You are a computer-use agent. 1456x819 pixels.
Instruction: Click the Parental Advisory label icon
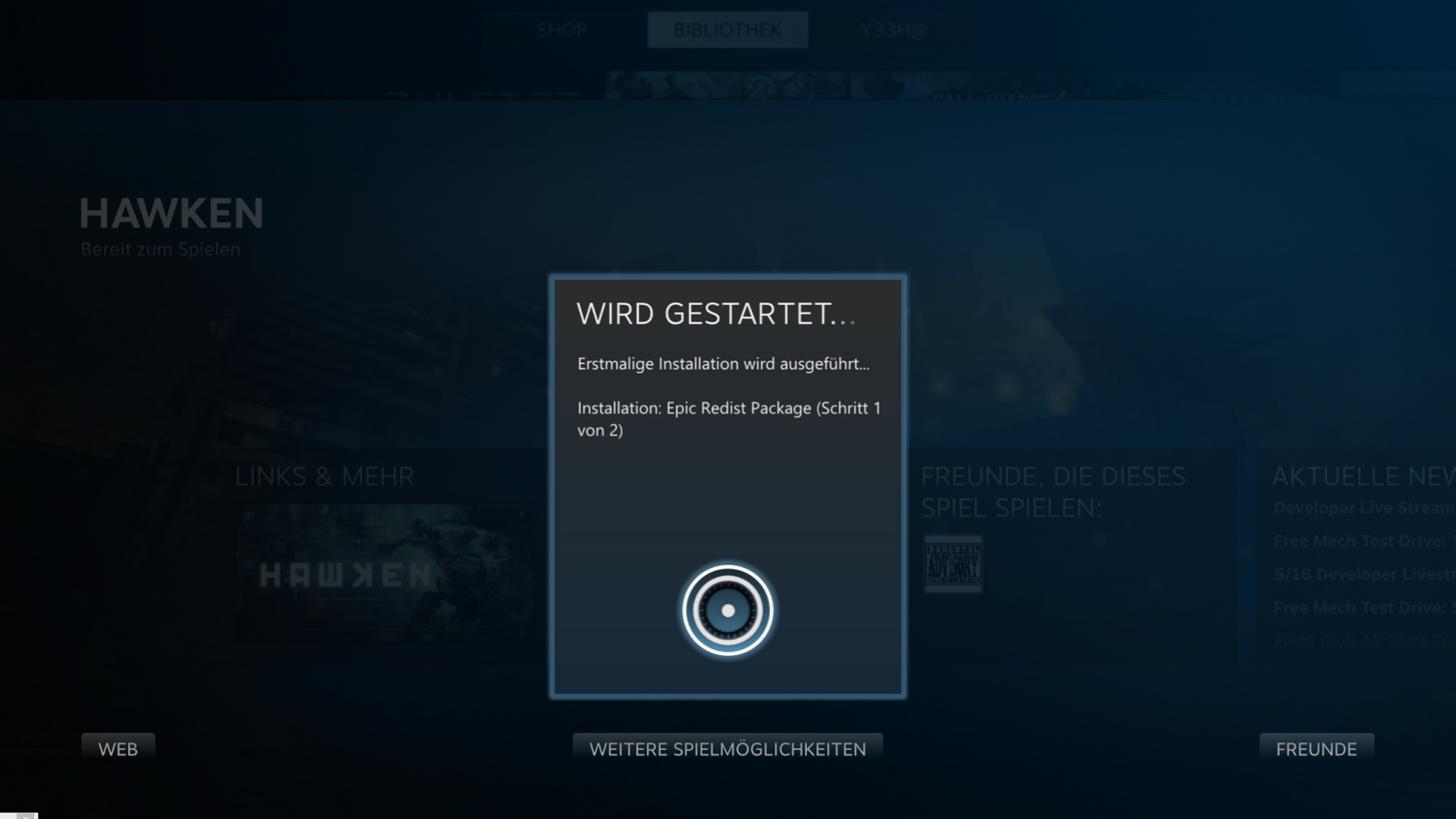click(x=952, y=564)
